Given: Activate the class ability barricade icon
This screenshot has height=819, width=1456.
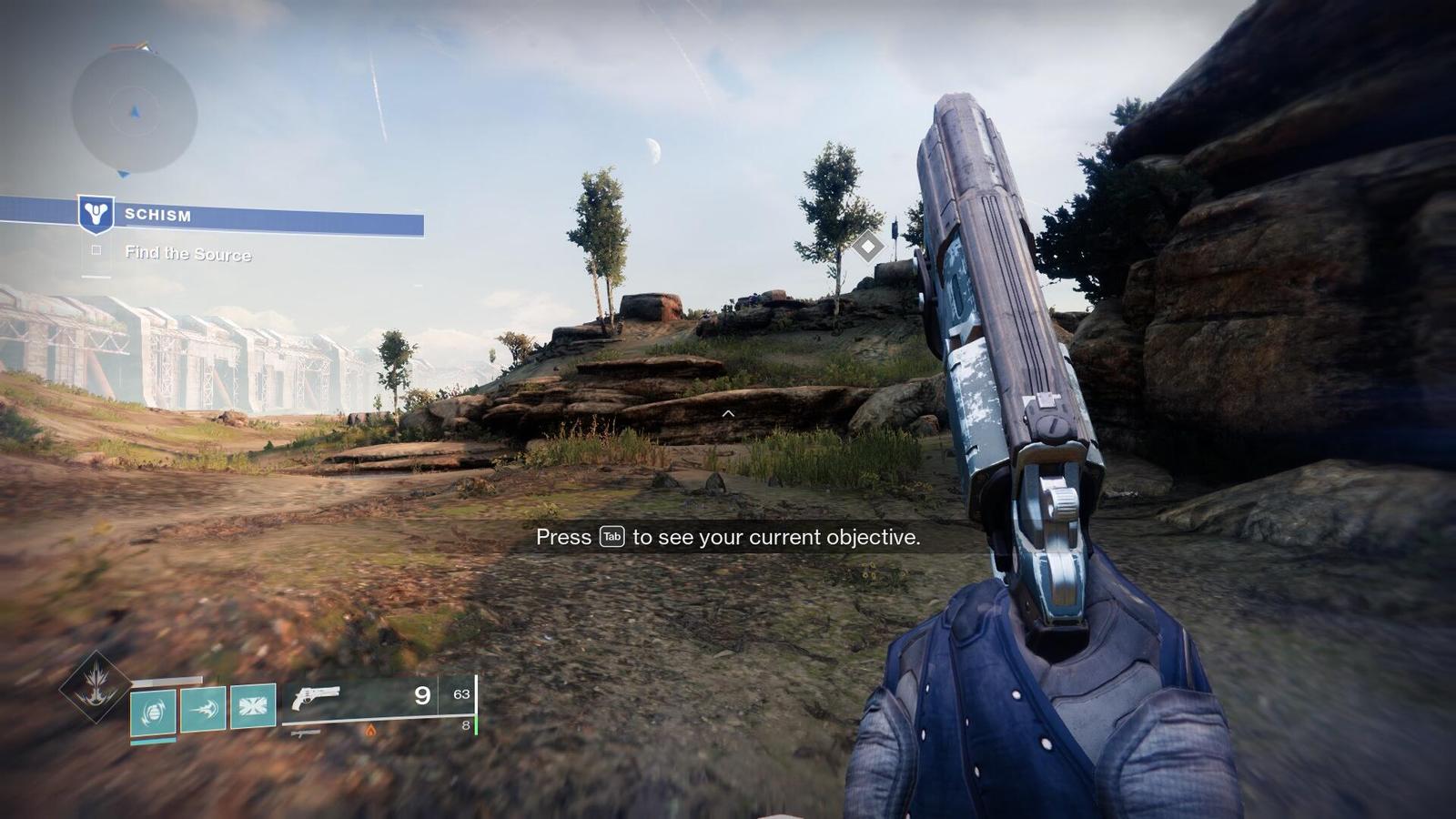Looking at the screenshot, I should pyautogui.click(x=253, y=706).
